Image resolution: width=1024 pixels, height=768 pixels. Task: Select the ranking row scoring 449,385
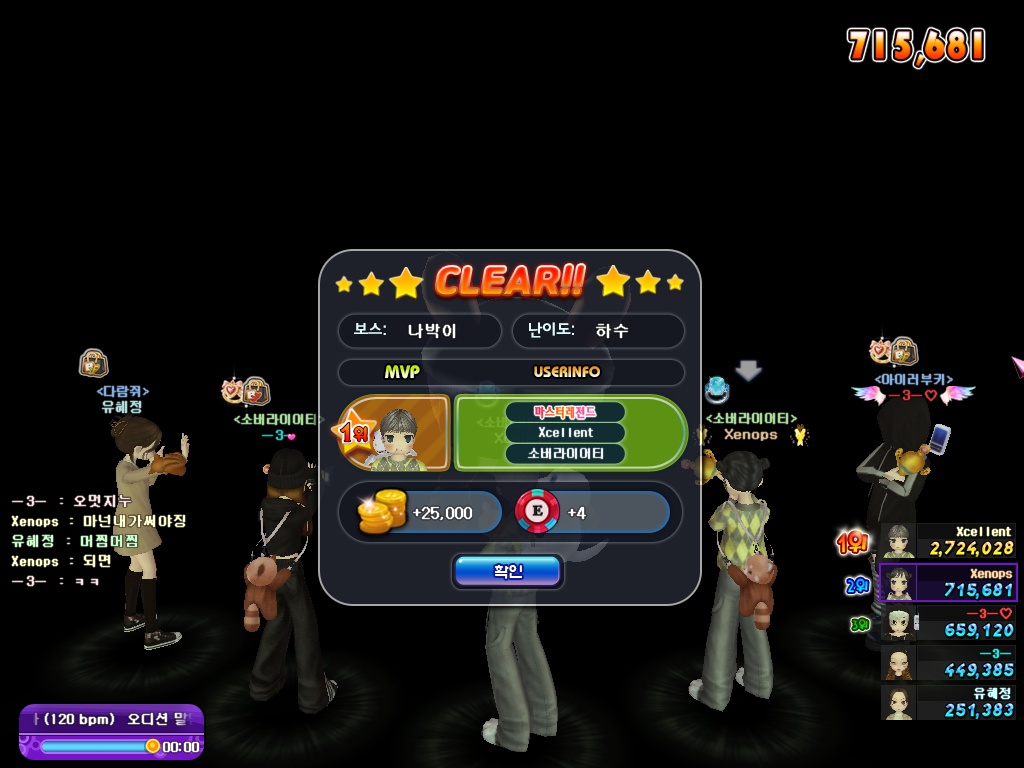948,662
